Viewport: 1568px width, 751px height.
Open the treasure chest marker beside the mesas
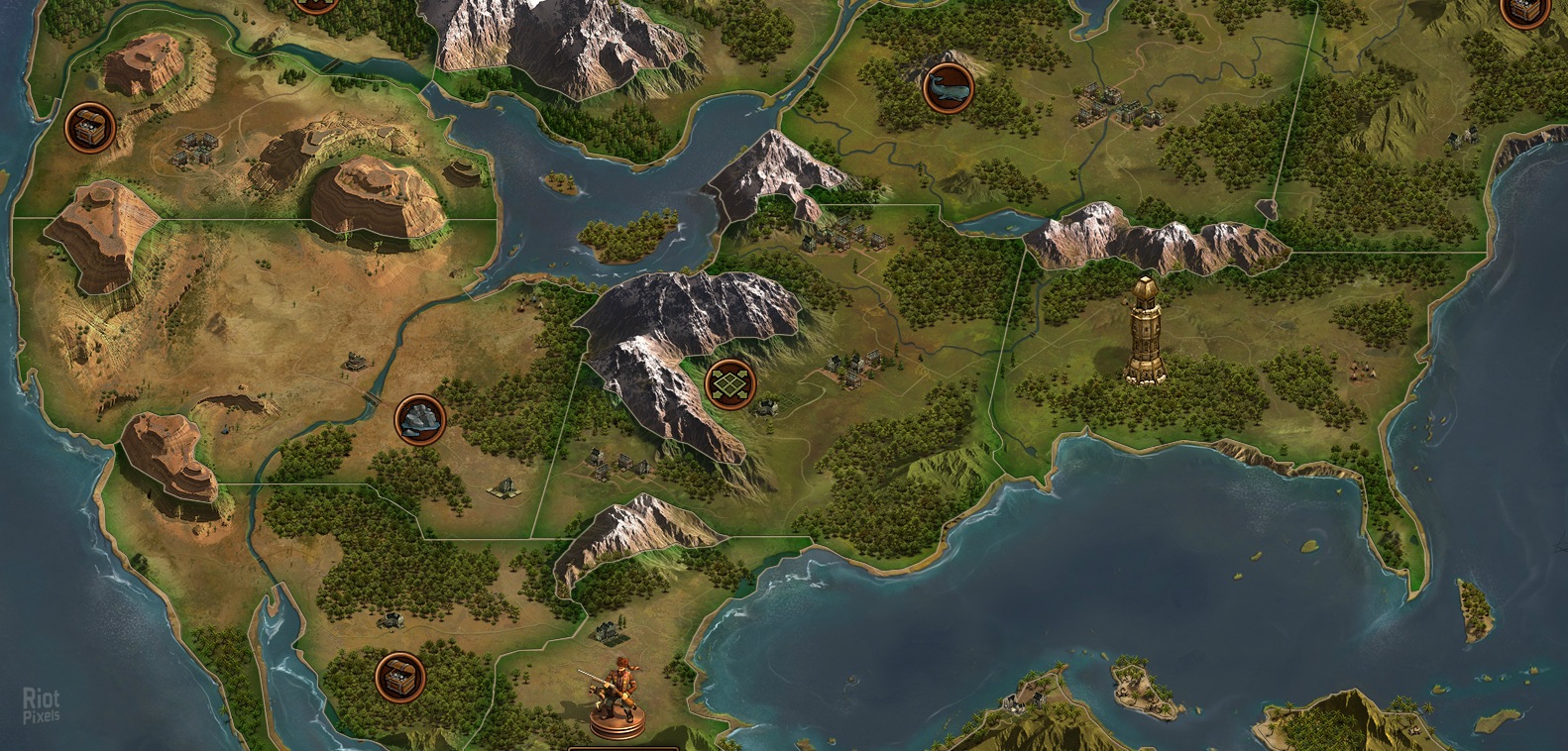coord(89,128)
